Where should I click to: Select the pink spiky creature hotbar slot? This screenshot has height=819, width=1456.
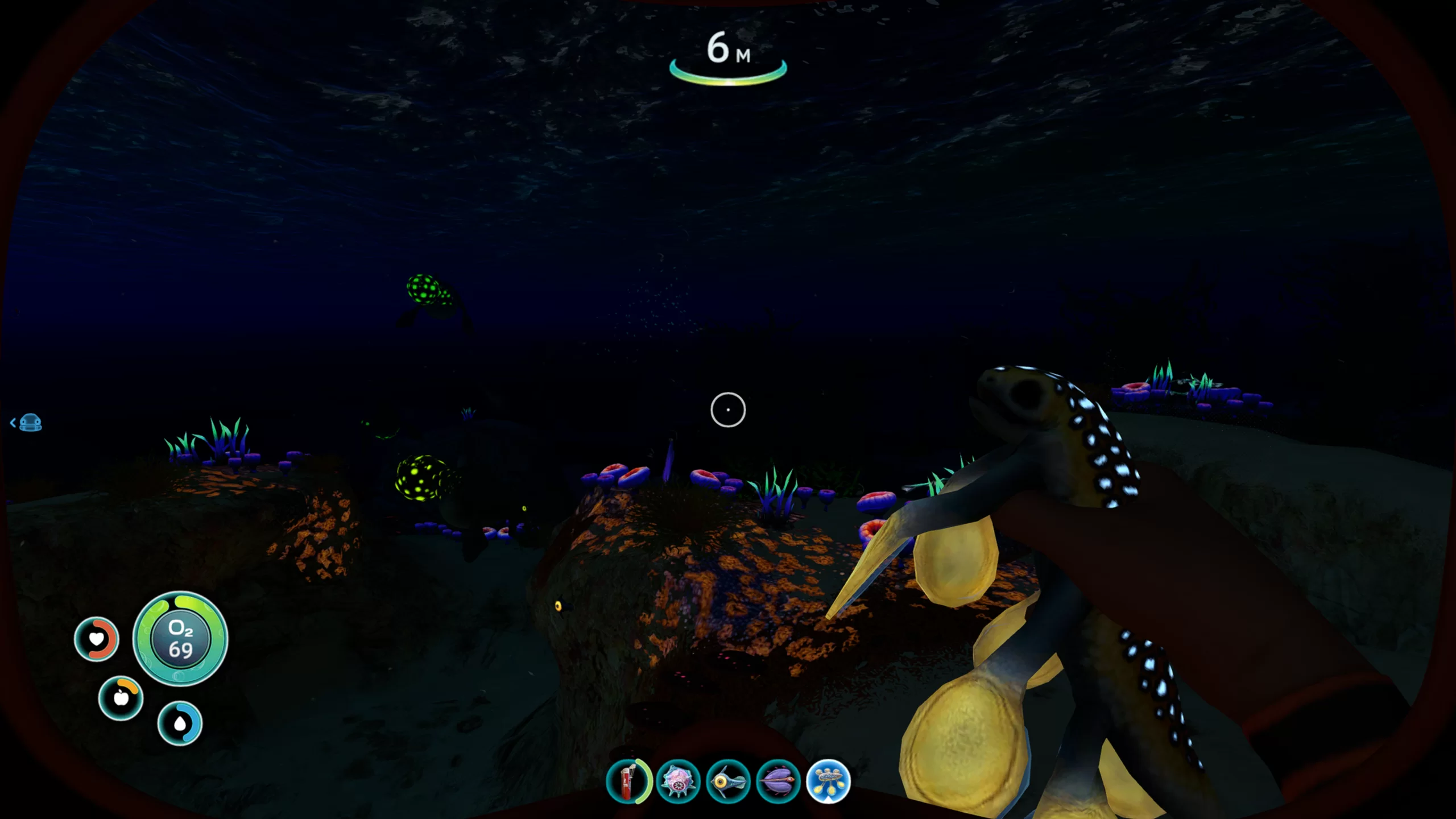677,781
